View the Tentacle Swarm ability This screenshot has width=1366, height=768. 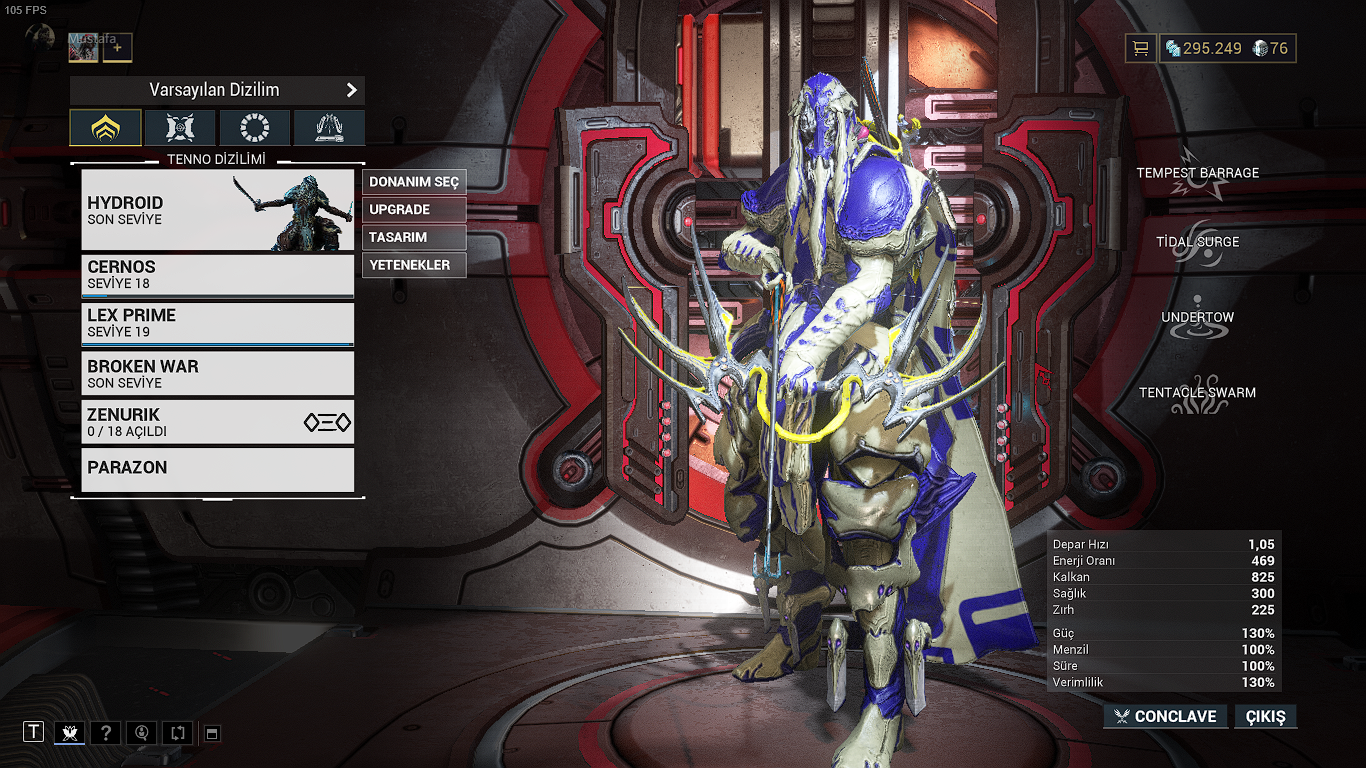(x=1197, y=391)
